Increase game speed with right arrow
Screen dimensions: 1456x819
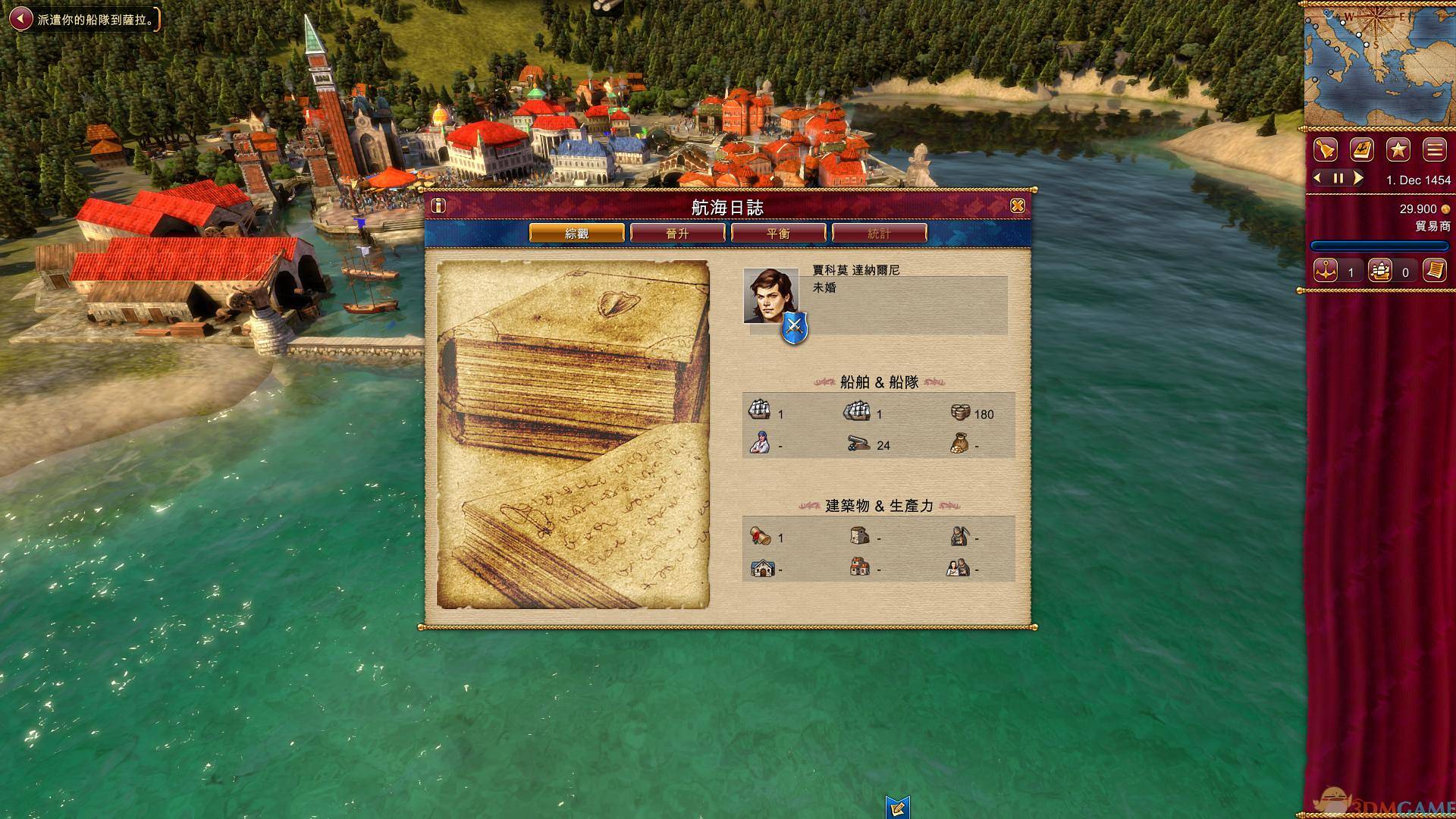click(1358, 178)
